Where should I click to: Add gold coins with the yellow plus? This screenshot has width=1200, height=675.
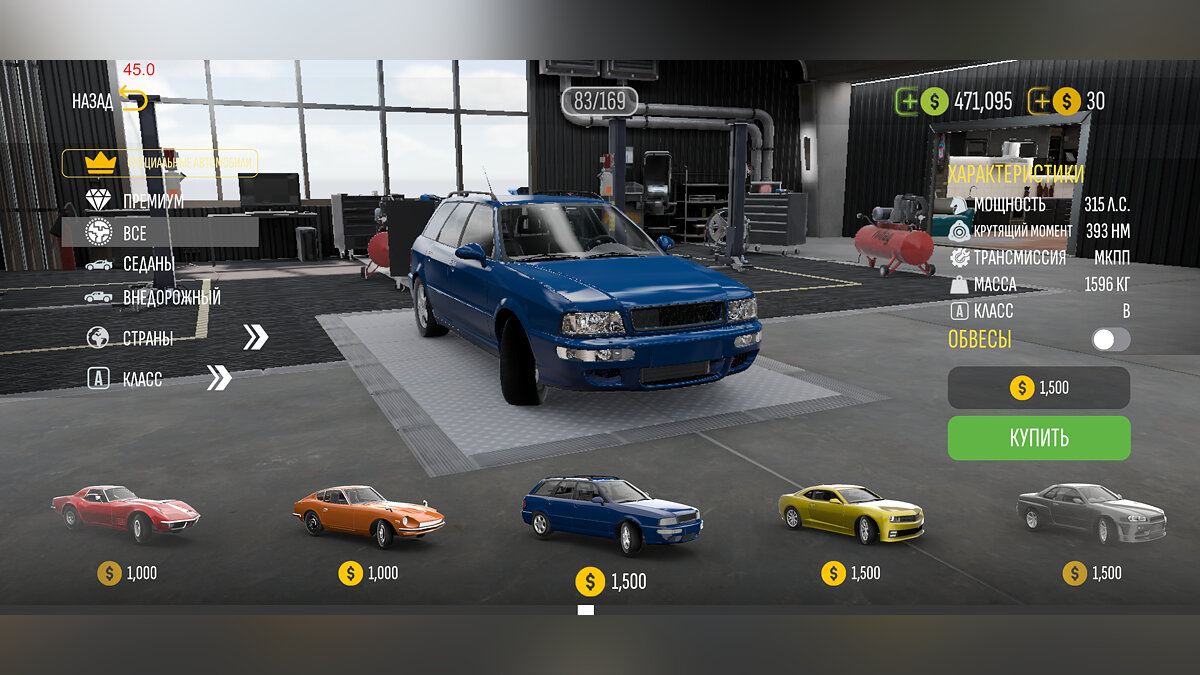pyautogui.click(x=1041, y=101)
